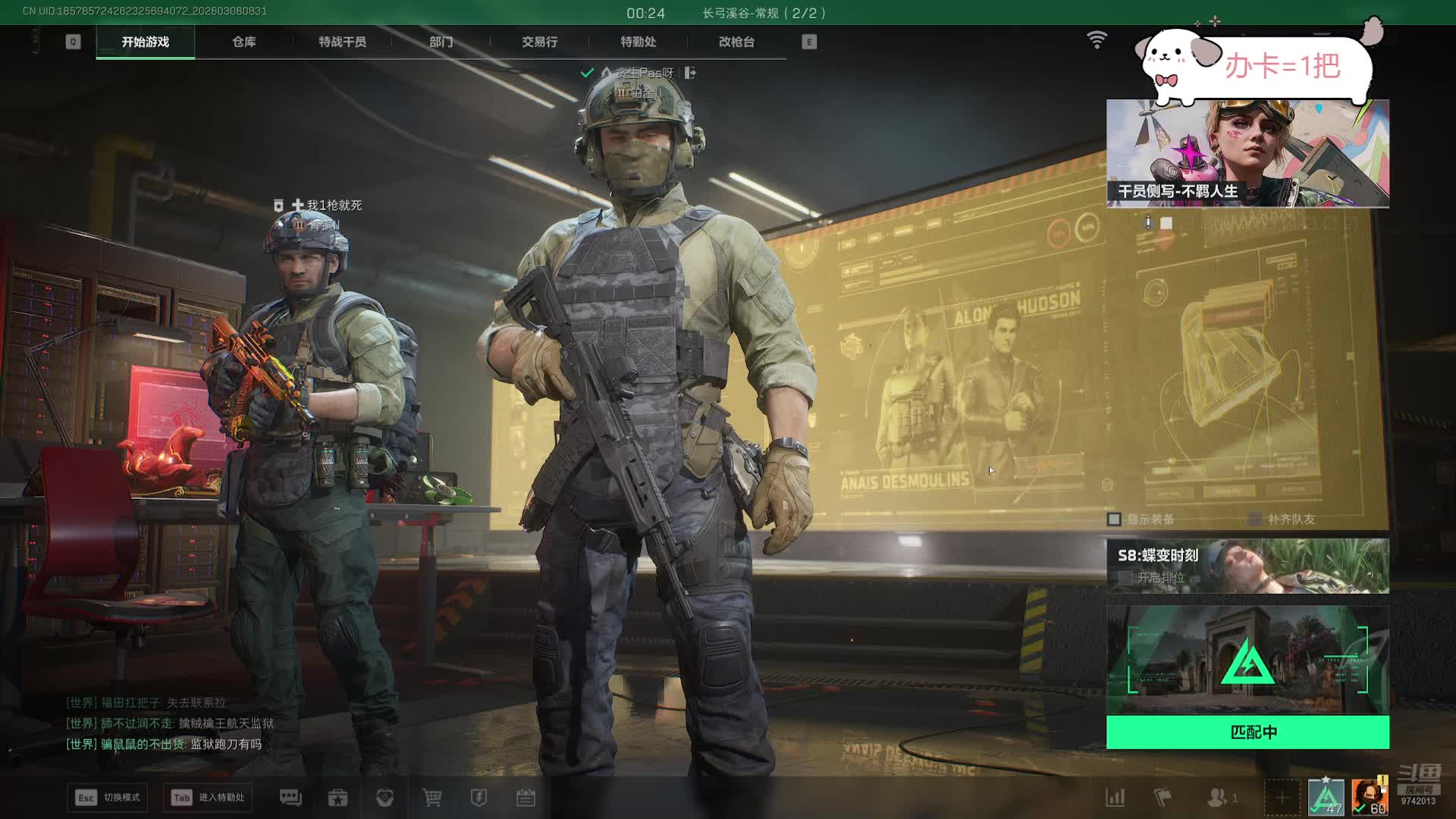Switch to the 改枪台 gunsmith tab

tap(736, 42)
